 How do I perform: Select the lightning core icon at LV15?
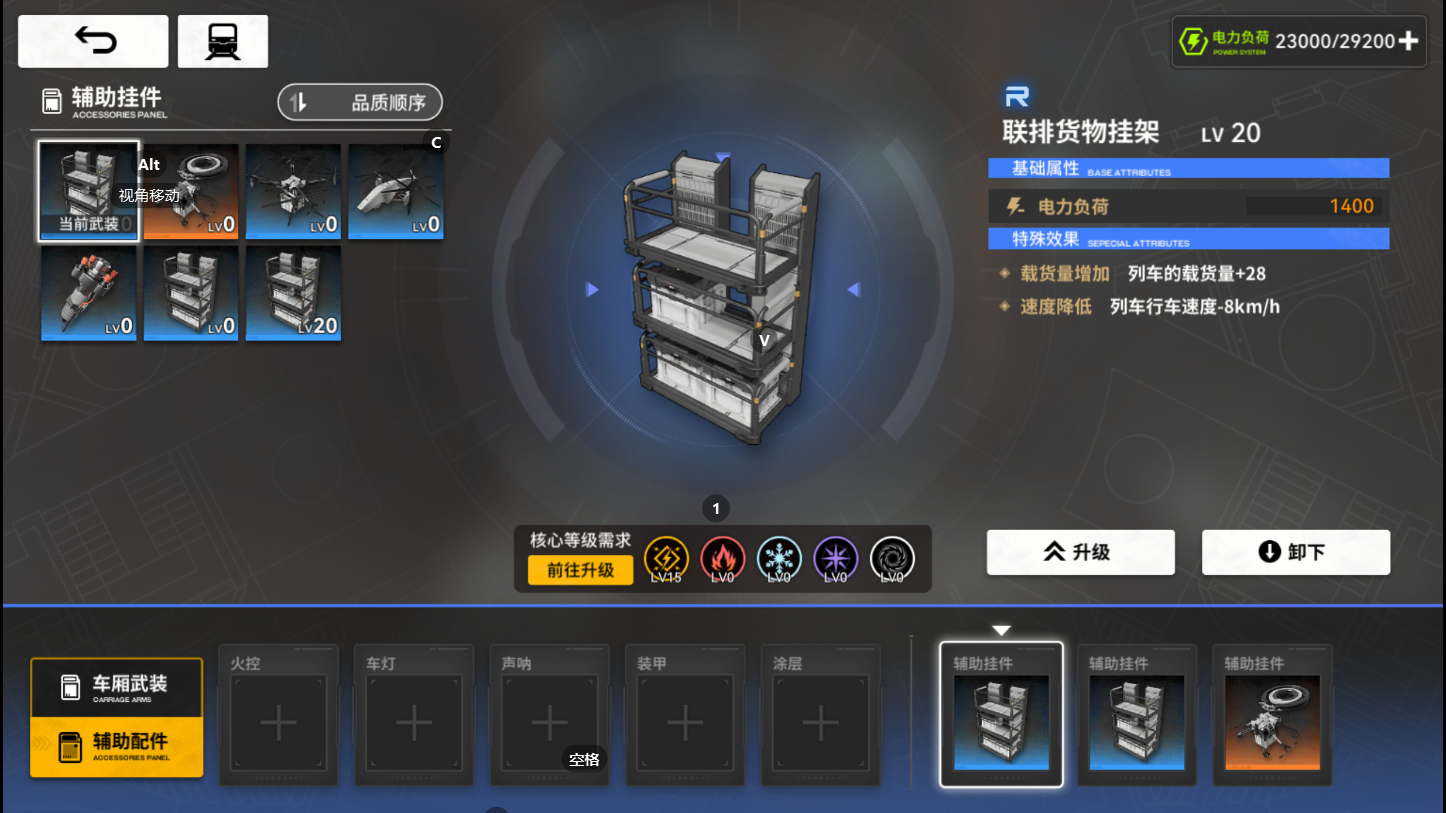(x=666, y=559)
